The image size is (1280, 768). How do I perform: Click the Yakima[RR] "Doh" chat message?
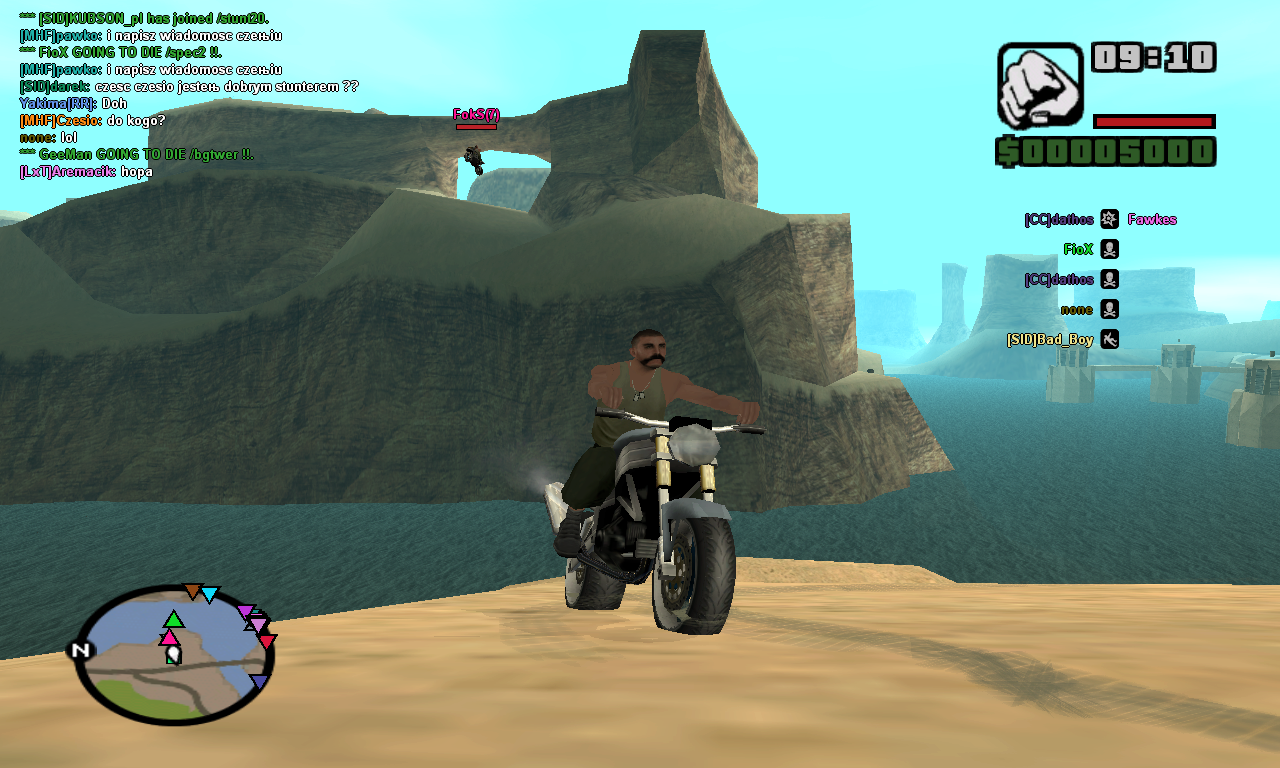73,103
